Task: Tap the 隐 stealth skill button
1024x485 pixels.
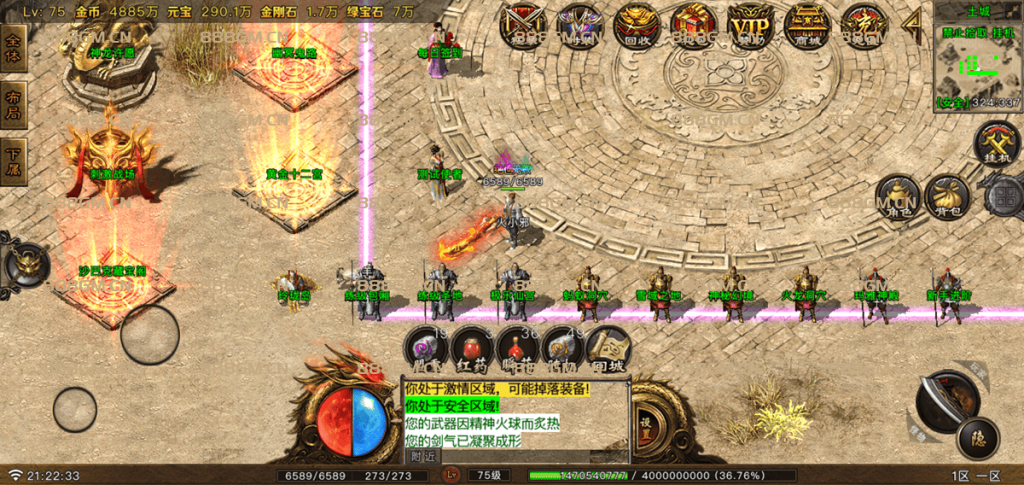Action: [x=976, y=436]
